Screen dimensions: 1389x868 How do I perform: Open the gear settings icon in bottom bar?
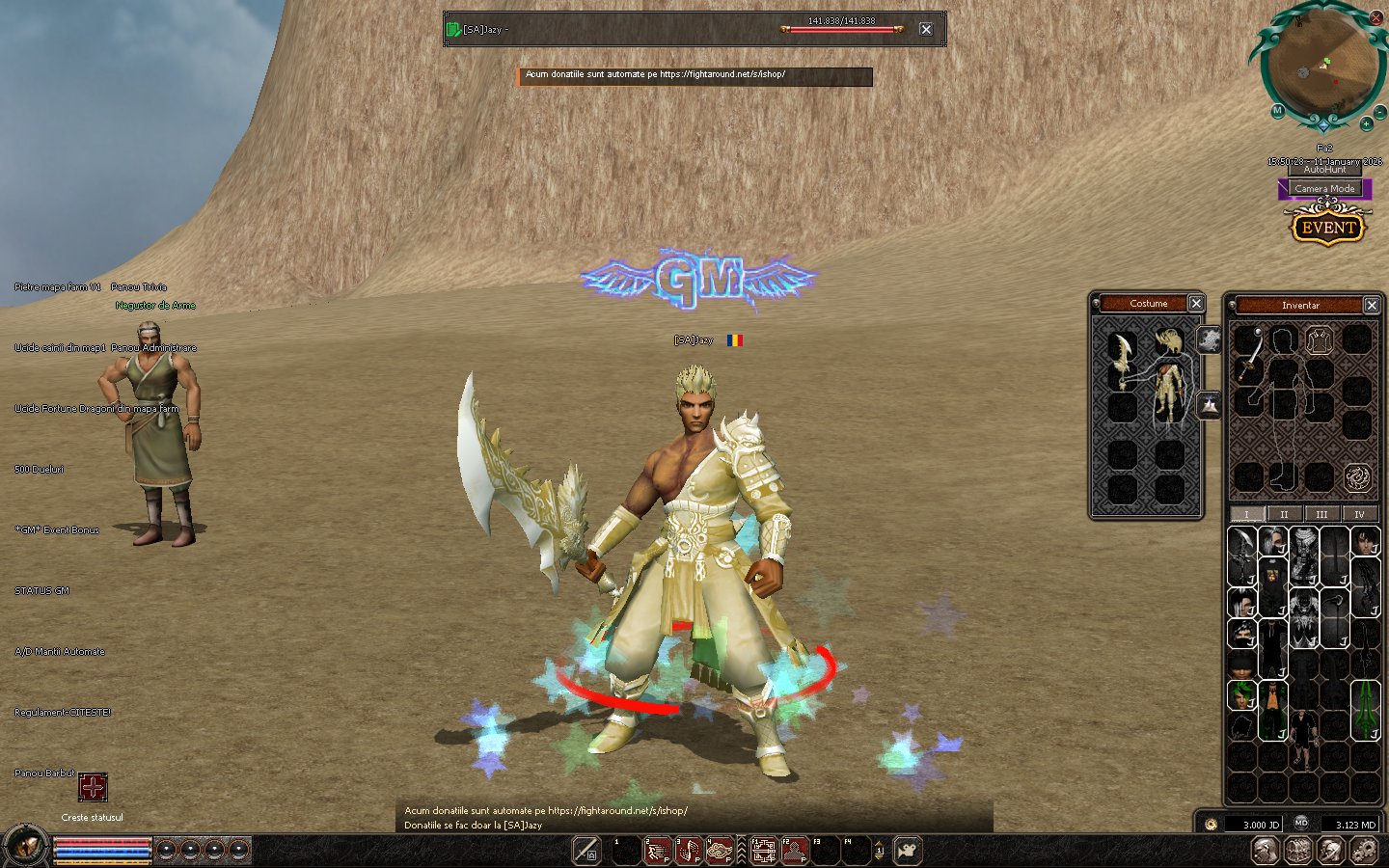(1364, 851)
